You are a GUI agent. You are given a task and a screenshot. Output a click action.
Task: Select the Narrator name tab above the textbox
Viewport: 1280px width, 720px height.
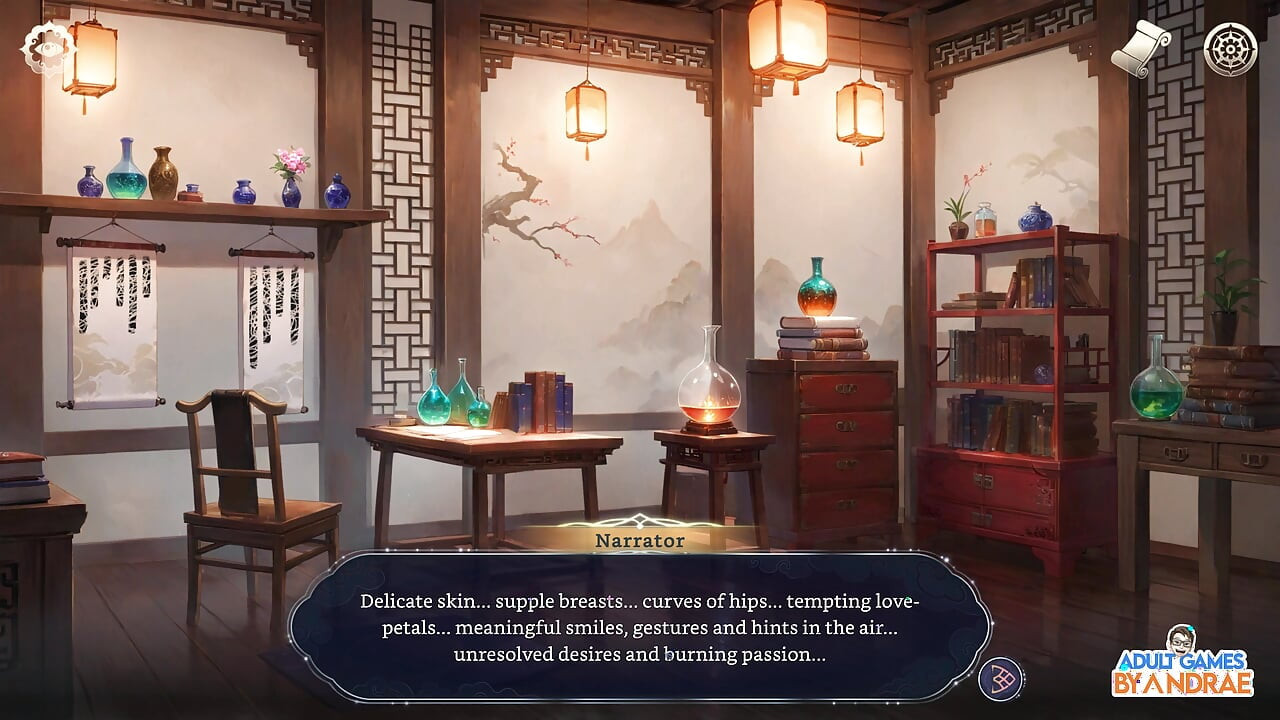click(638, 540)
